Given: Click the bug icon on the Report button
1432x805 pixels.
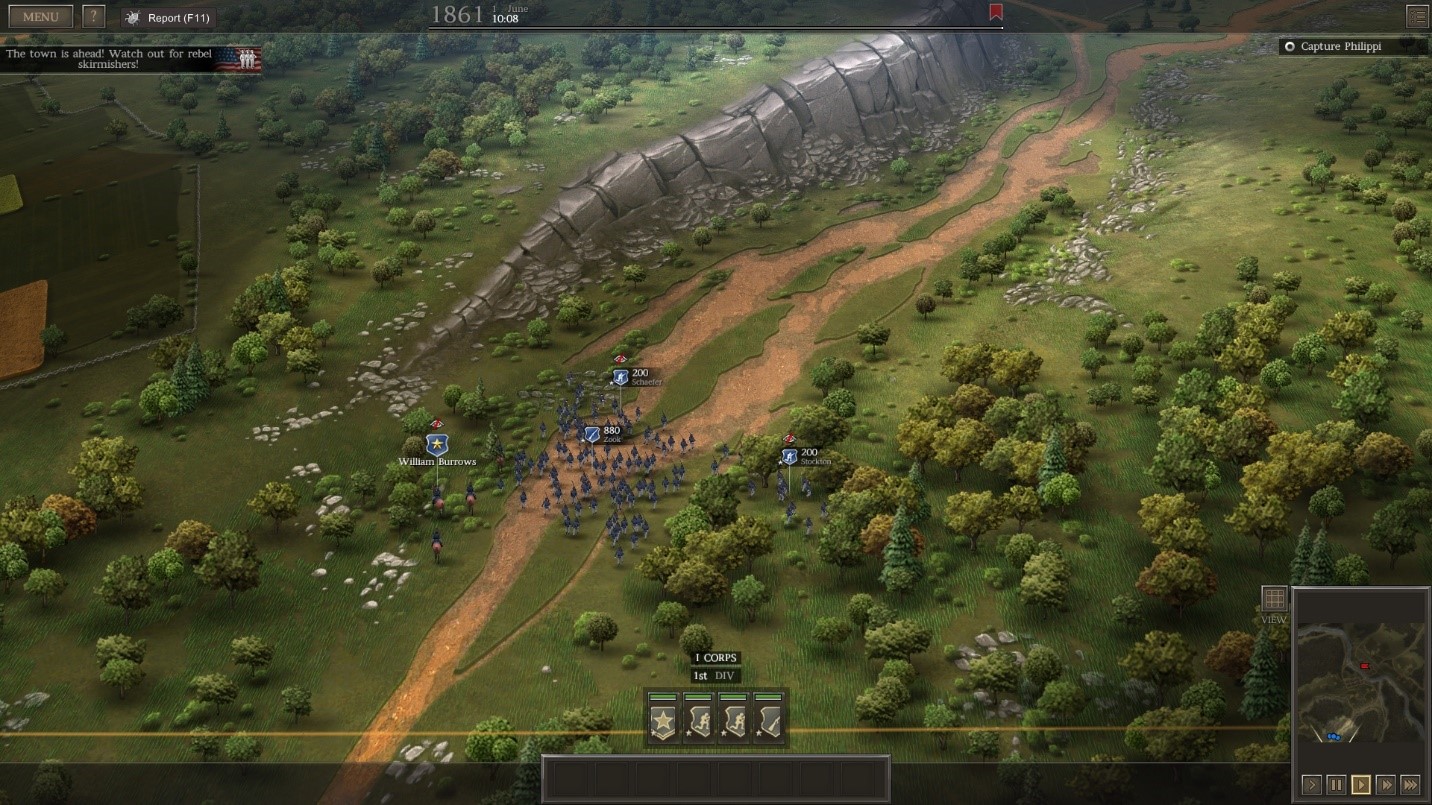Looking at the screenshot, I should click(130, 16).
